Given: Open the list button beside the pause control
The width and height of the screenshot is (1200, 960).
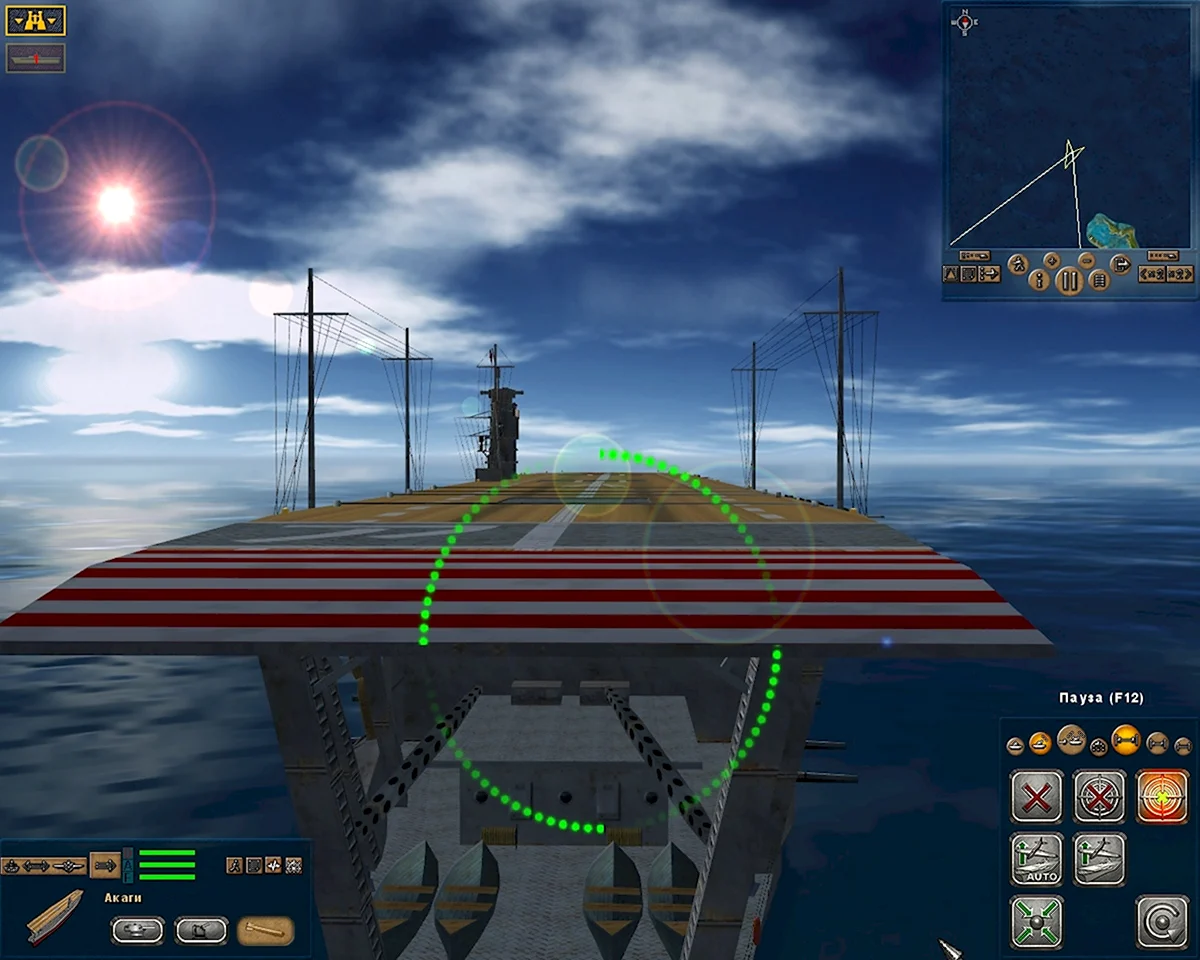Looking at the screenshot, I should coord(1098,281).
